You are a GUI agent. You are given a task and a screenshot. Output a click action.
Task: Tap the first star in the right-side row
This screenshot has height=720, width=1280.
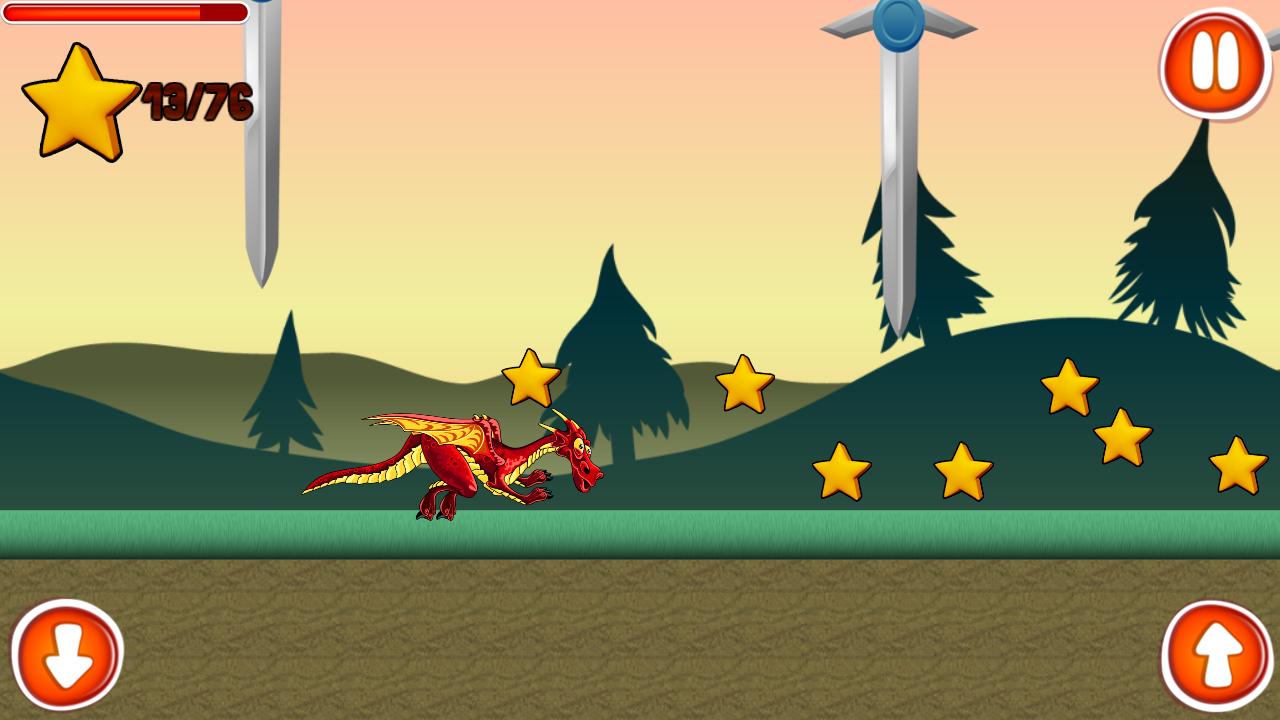tap(841, 471)
